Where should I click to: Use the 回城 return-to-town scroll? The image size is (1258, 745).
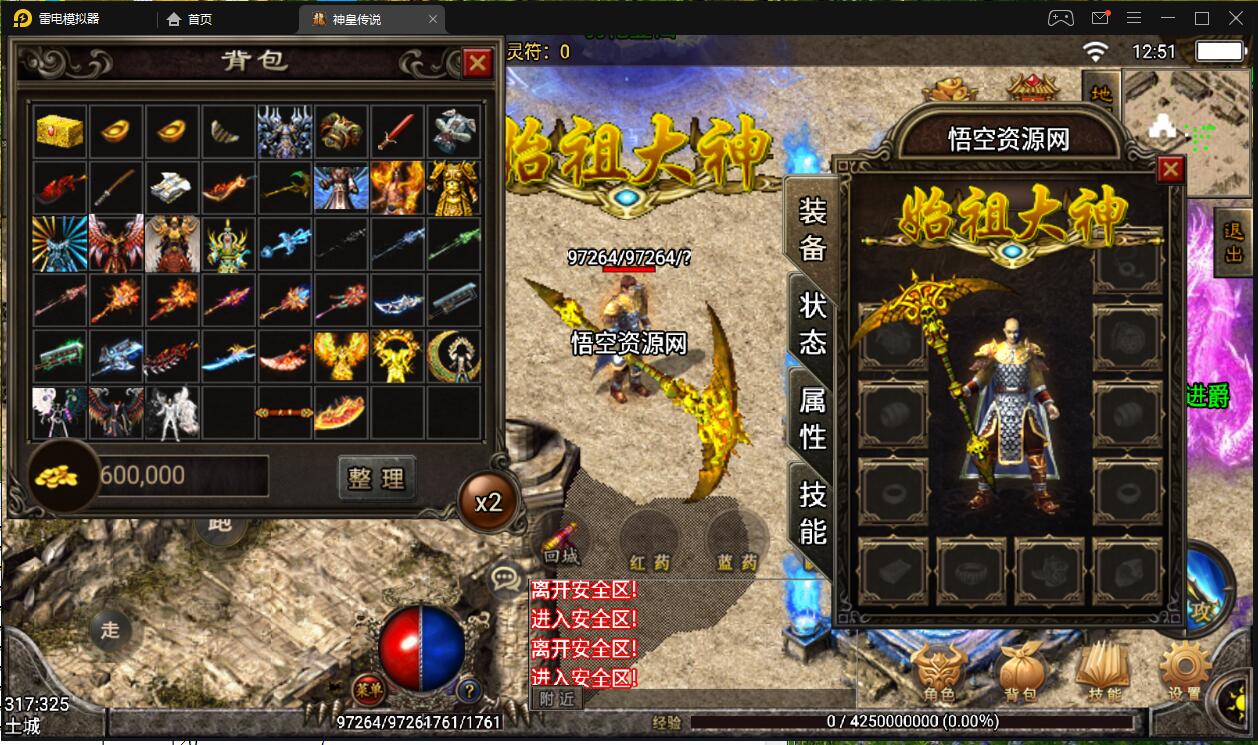(x=561, y=540)
